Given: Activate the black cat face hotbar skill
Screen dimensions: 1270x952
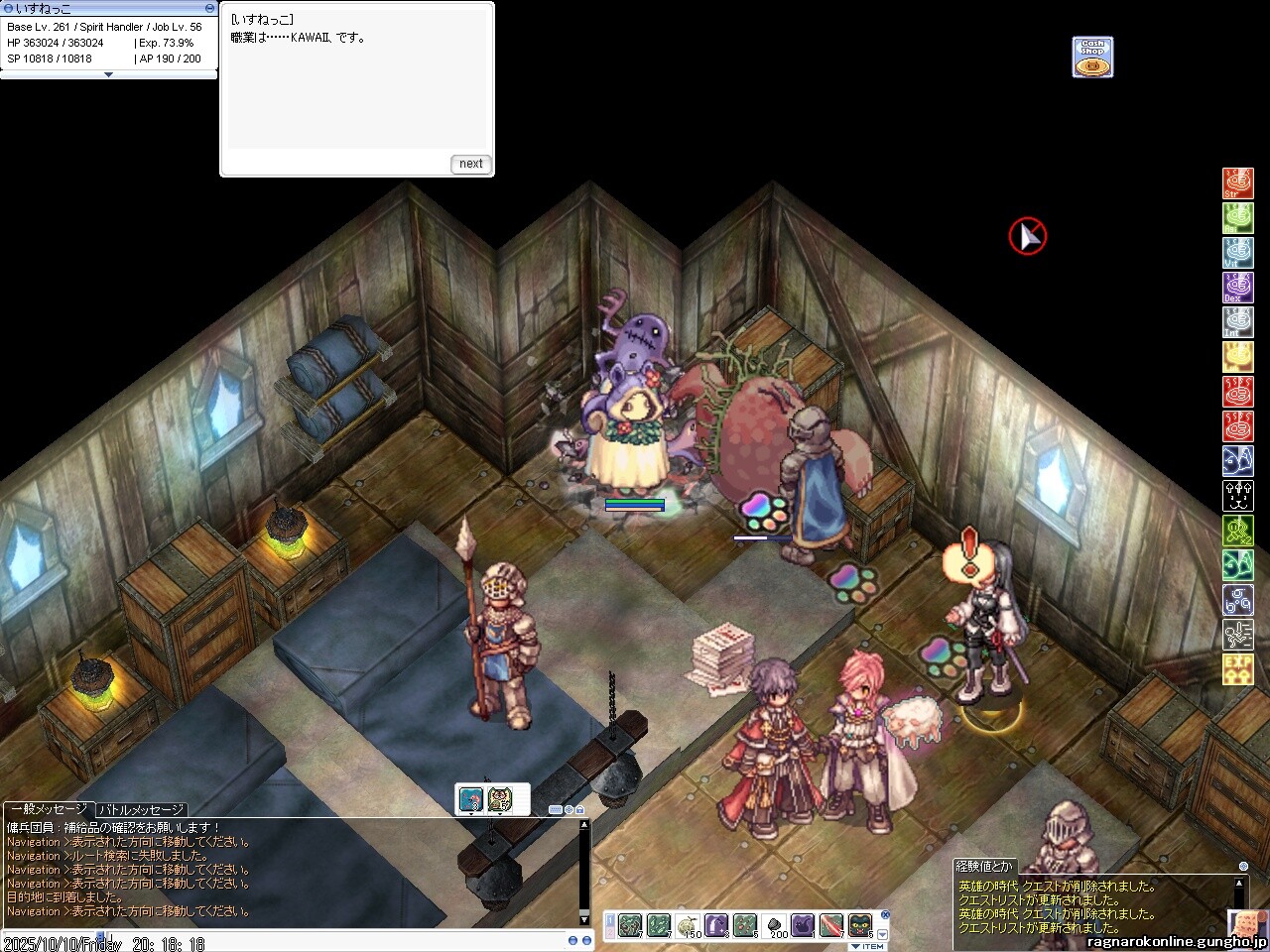Looking at the screenshot, I should [860, 925].
